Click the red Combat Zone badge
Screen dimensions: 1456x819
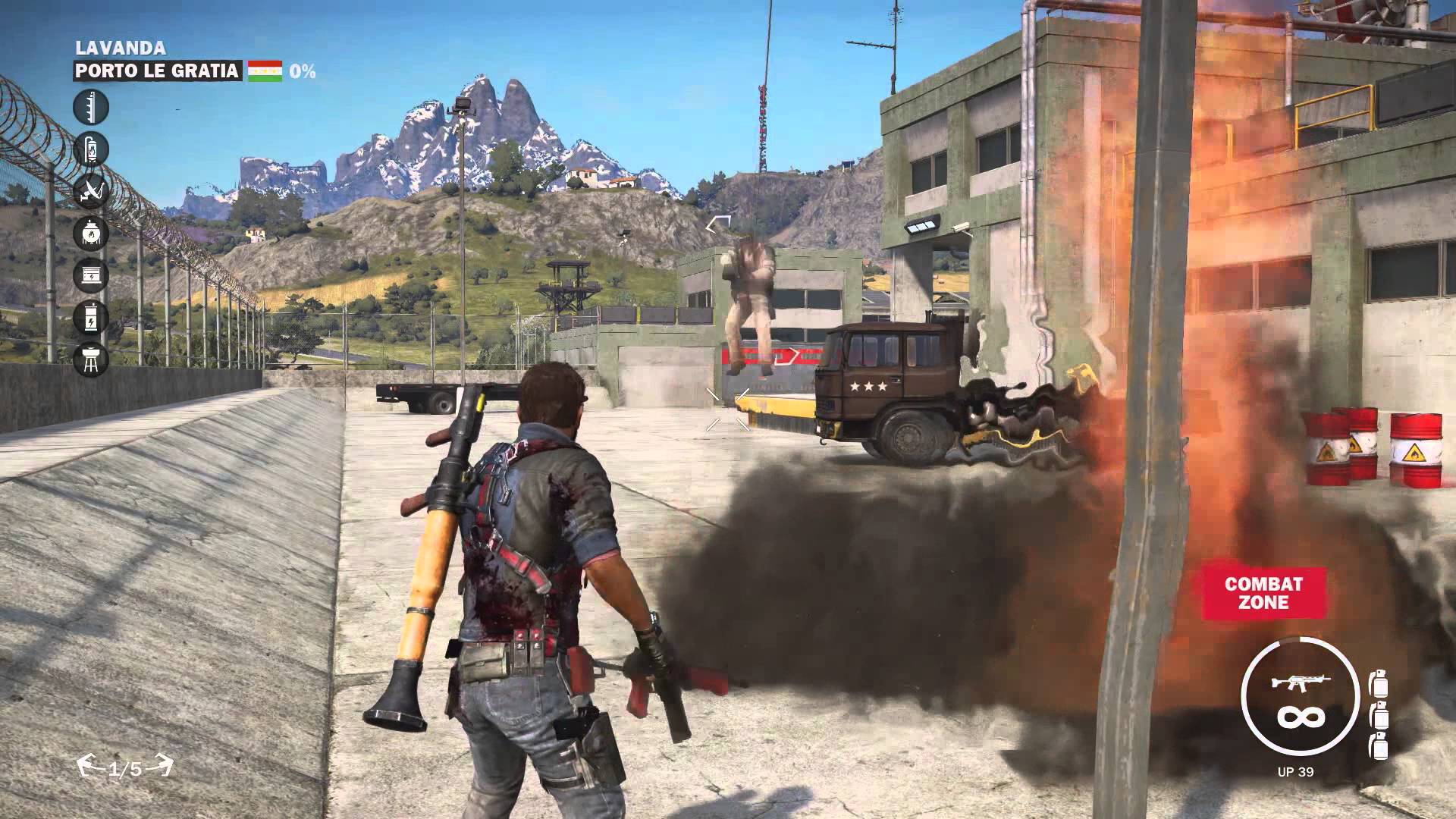1263,593
